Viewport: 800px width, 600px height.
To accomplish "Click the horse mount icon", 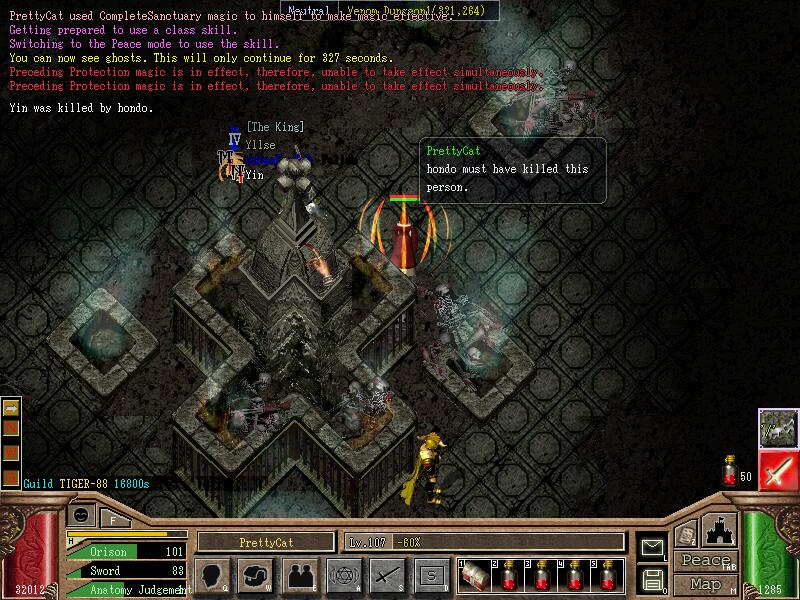I will [x=776, y=427].
